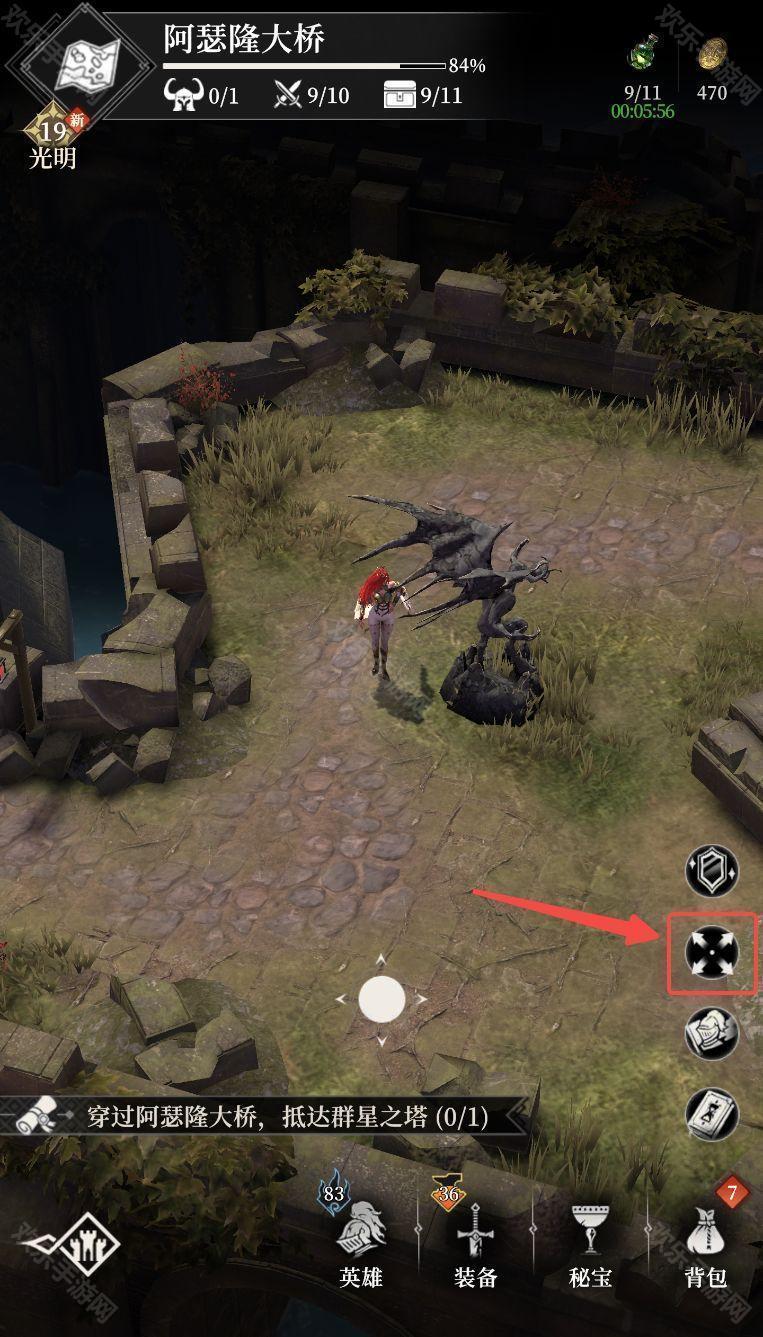
Task: Tap the knight helmet round icon
Action: [x=711, y=1033]
